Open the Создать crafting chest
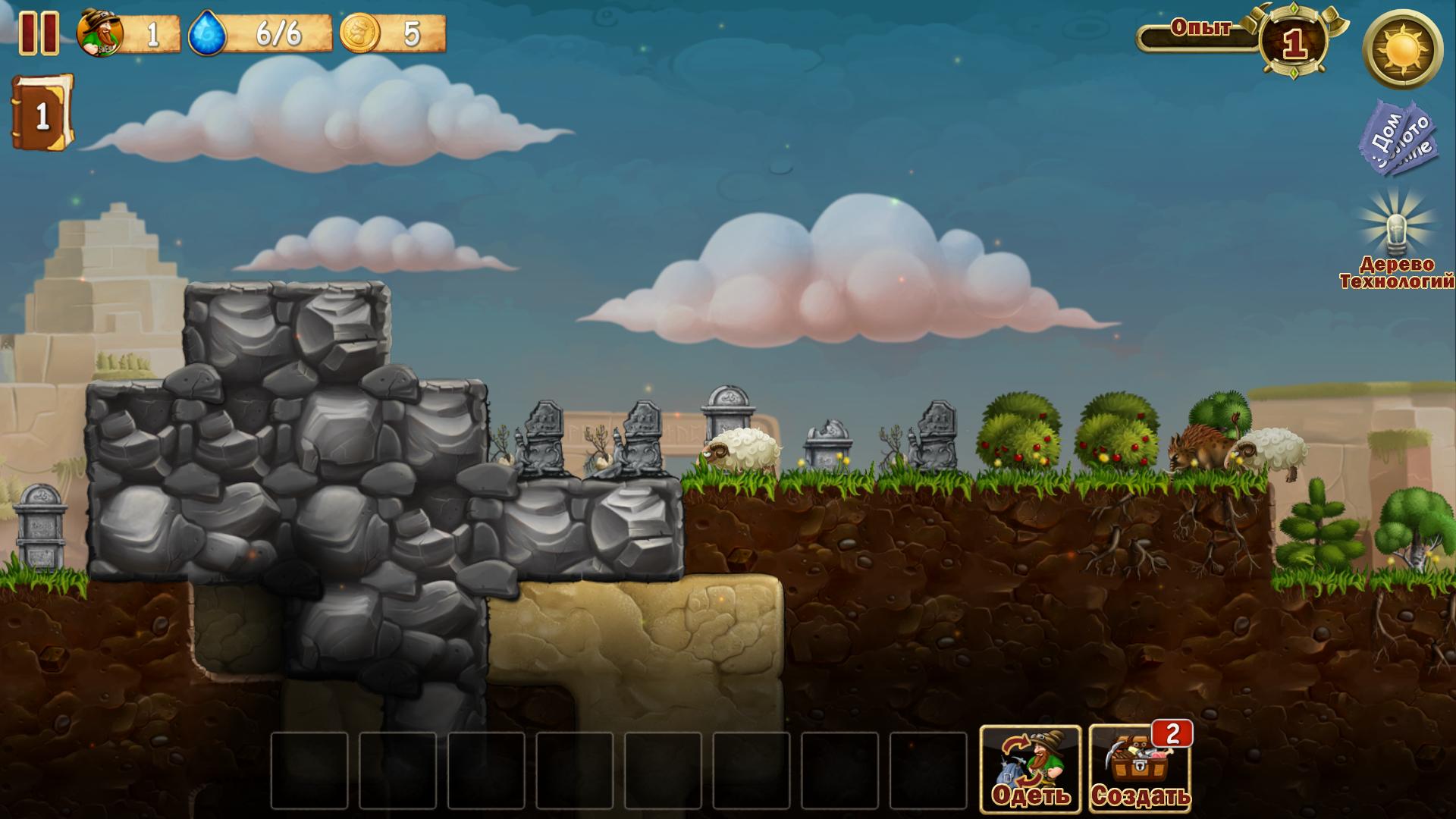The image size is (1456, 819). 1140,769
